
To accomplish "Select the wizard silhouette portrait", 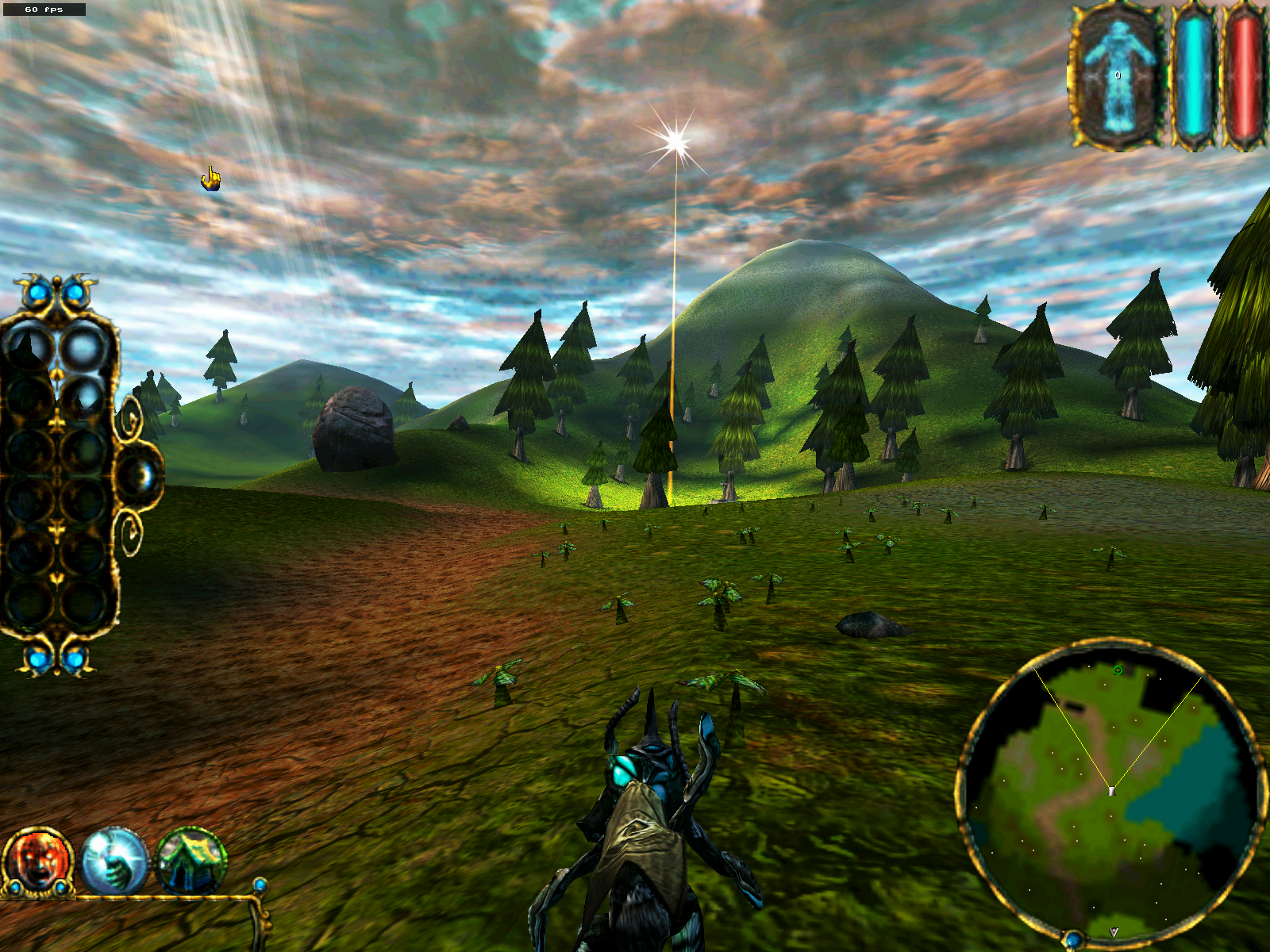I will (x=1118, y=77).
